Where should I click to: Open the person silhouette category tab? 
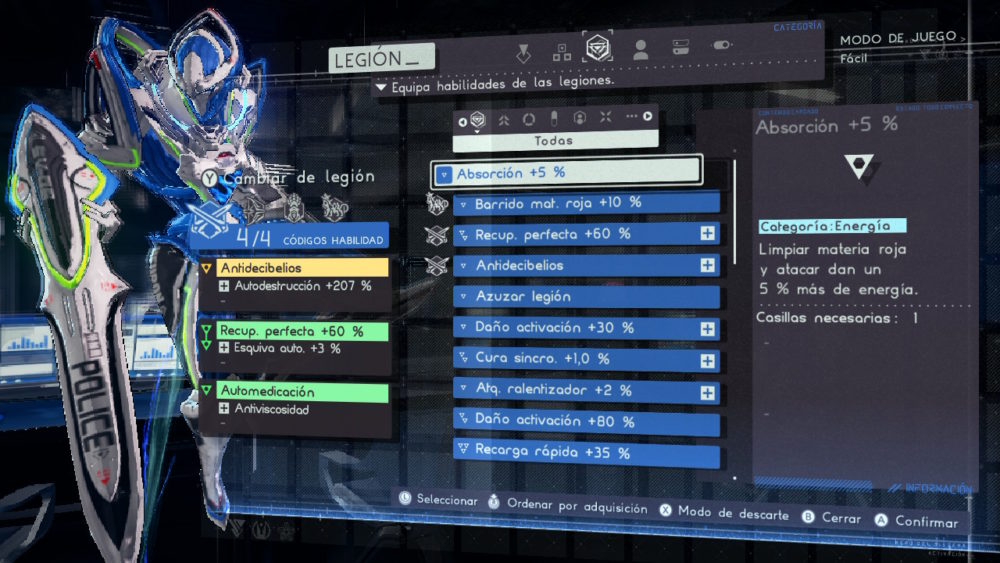640,49
